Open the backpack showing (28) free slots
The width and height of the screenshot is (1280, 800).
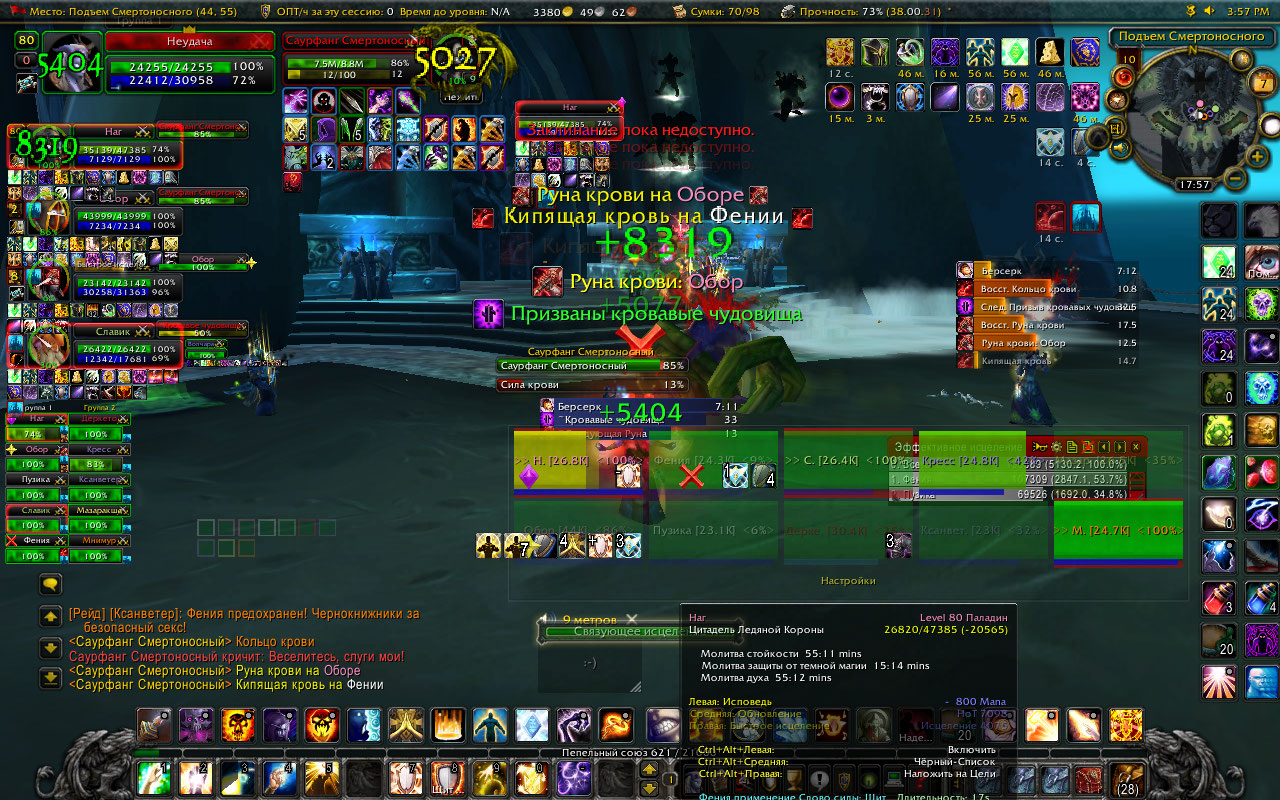(x=1127, y=778)
